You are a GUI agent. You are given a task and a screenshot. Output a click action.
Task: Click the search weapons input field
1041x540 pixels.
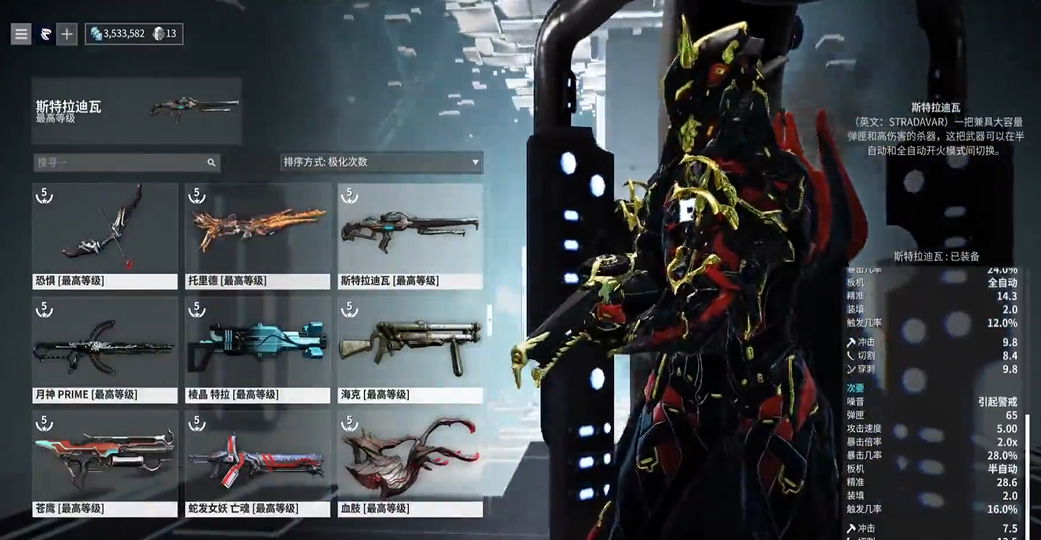120,162
